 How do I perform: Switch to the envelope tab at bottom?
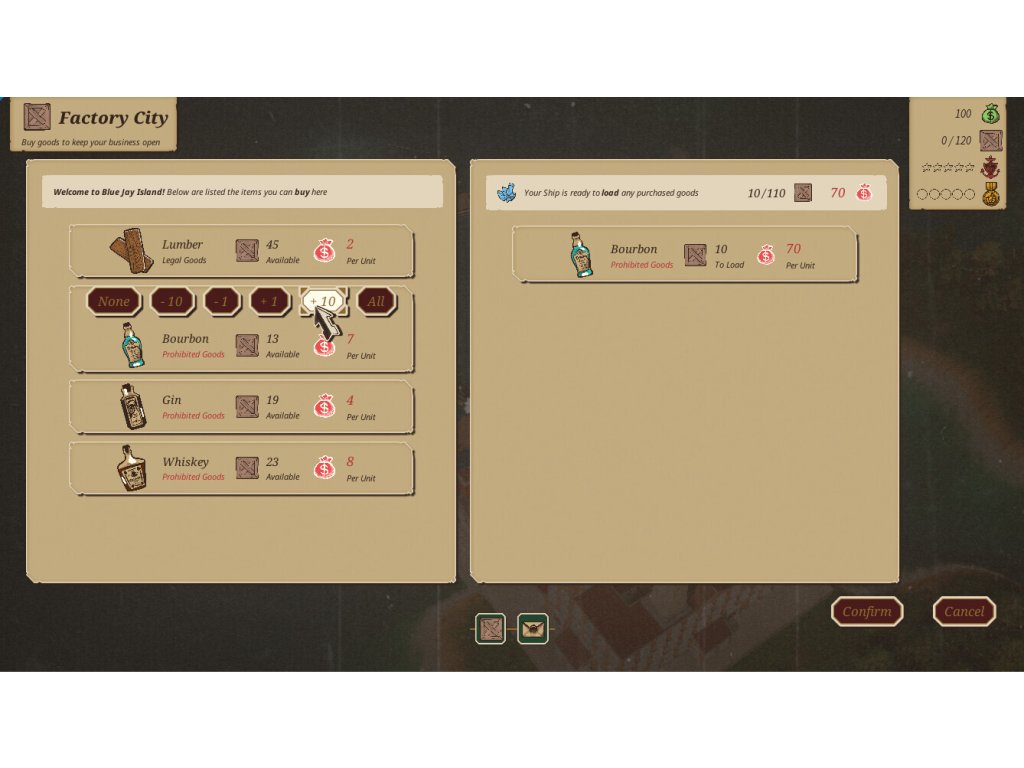point(533,628)
